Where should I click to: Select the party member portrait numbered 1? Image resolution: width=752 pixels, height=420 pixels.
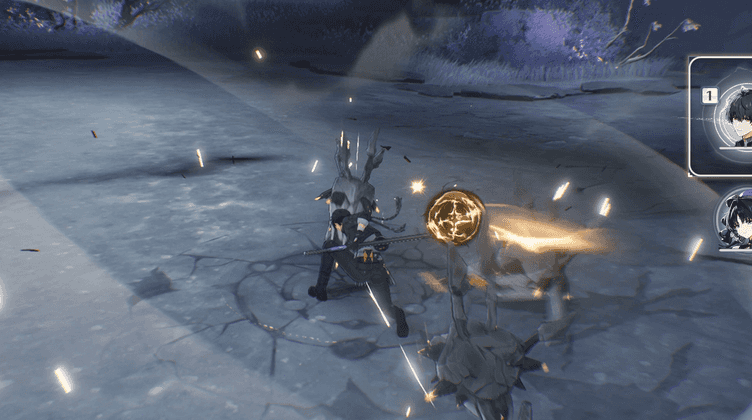(728, 116)
